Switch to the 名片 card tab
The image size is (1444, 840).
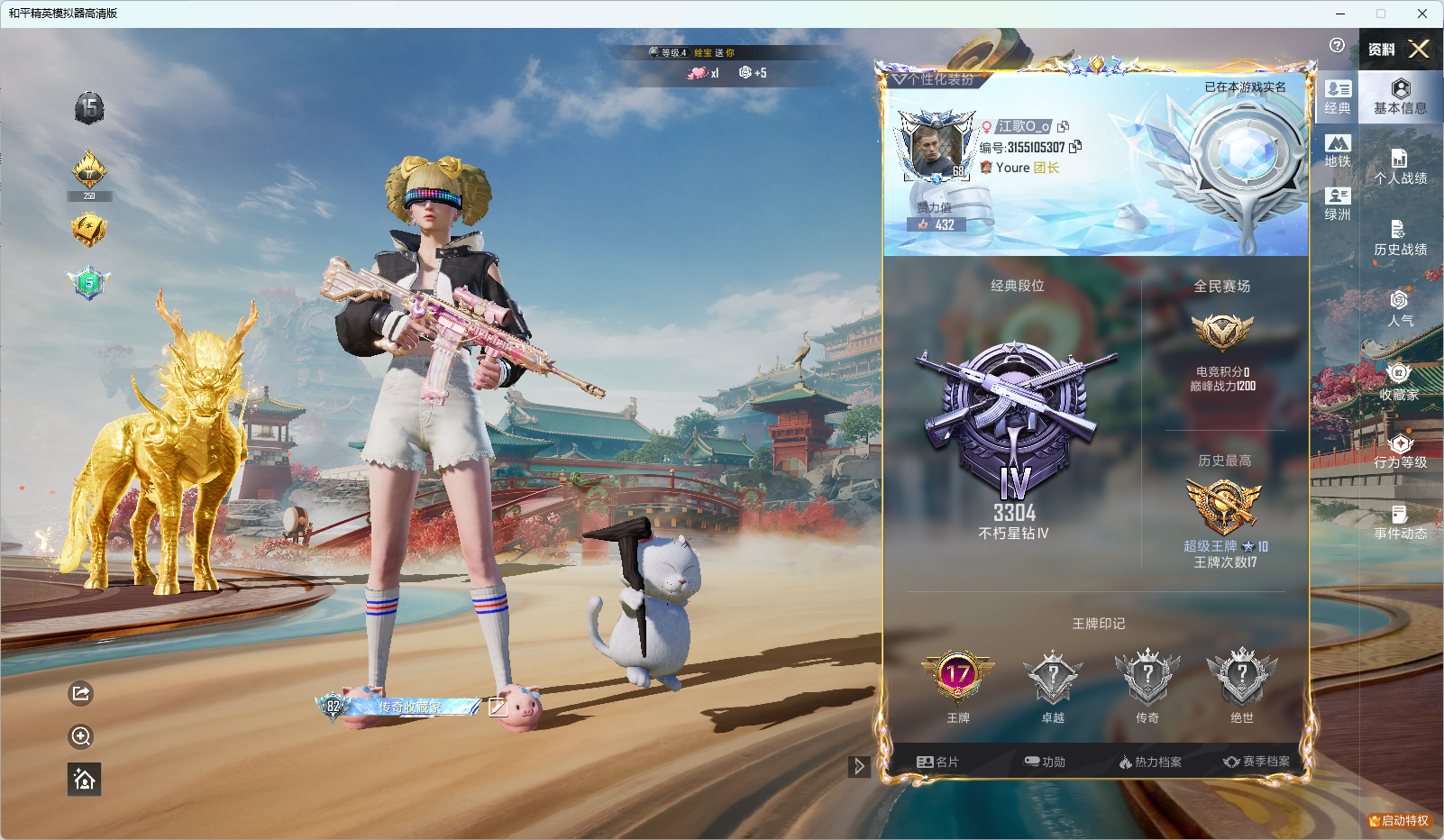coord(937,762)
